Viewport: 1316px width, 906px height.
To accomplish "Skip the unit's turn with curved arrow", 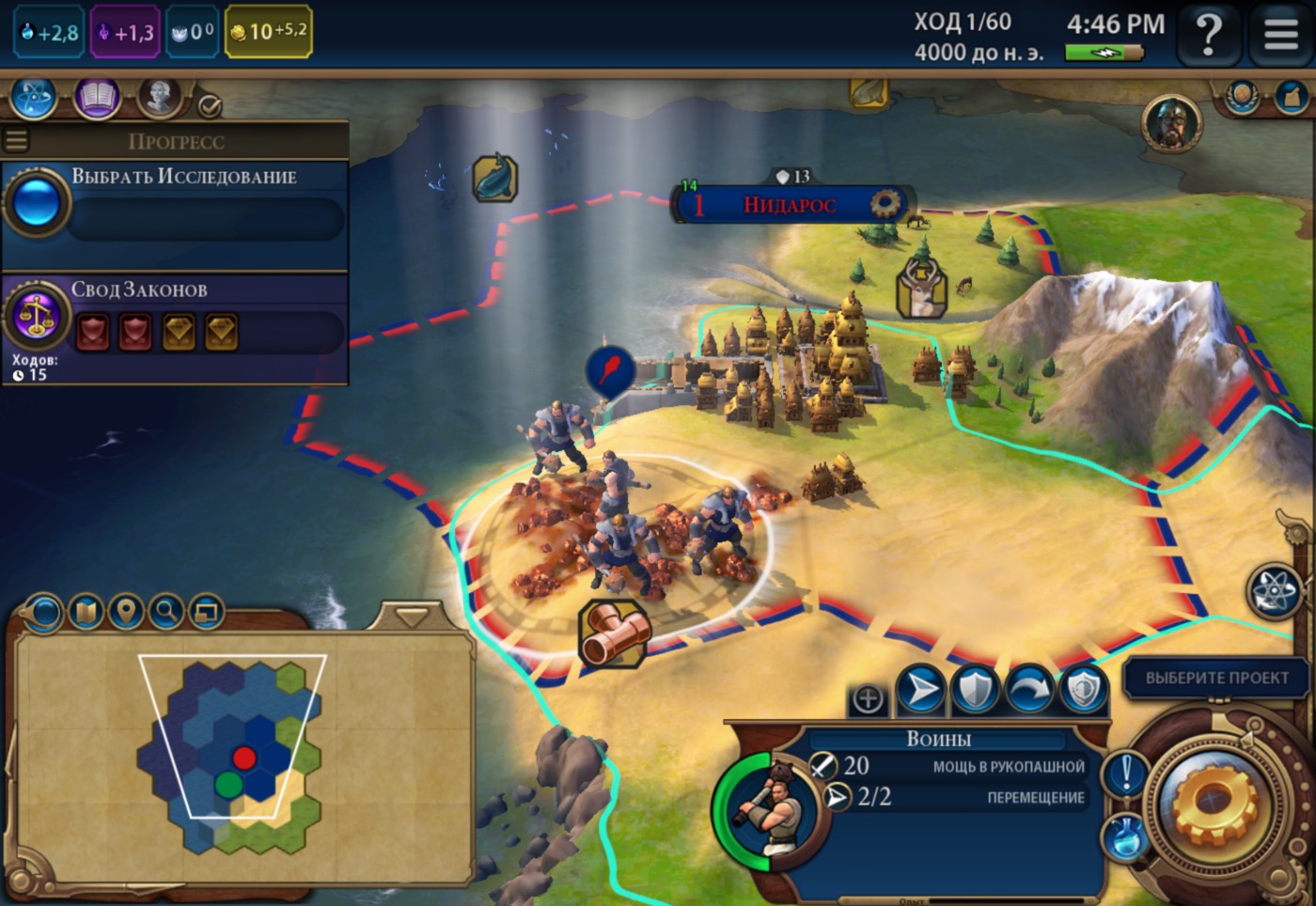I will click(x=1030, y=691).
